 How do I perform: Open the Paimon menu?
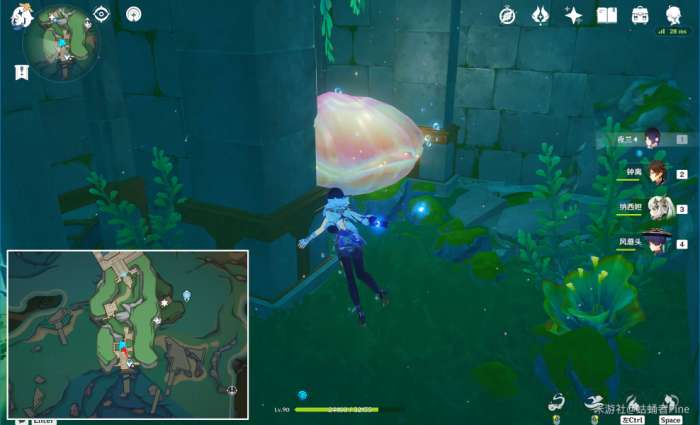[22, 15]
